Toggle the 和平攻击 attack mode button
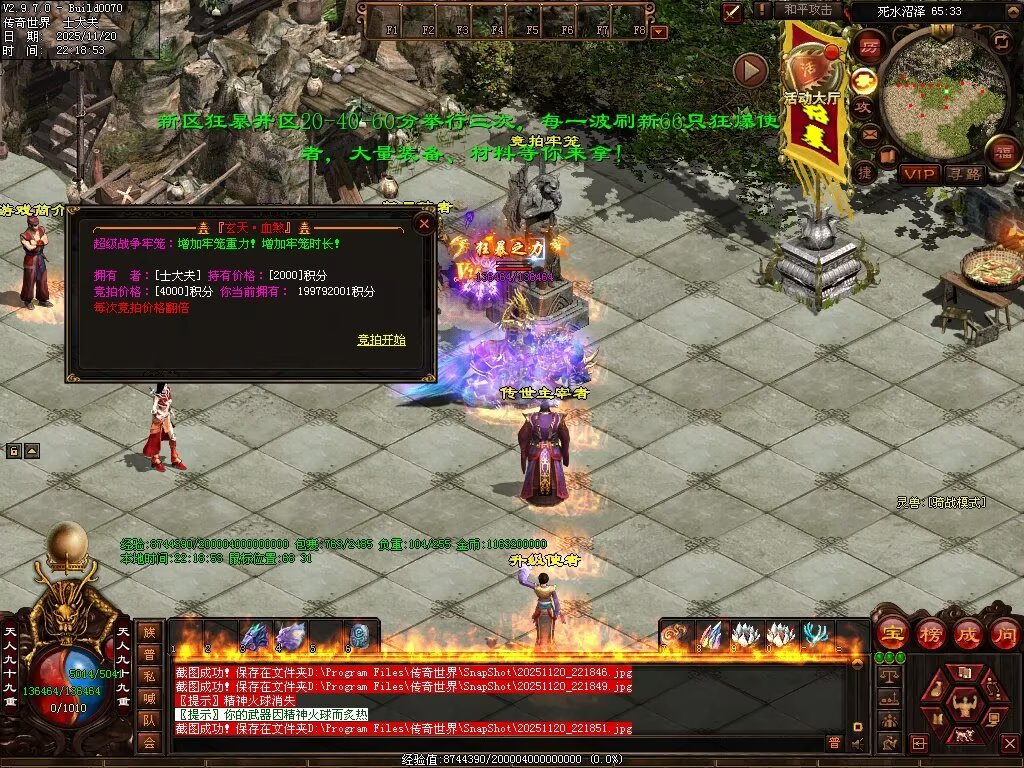Image resolution: width=1024 pixels, height=768 pixels. point(808,10)
